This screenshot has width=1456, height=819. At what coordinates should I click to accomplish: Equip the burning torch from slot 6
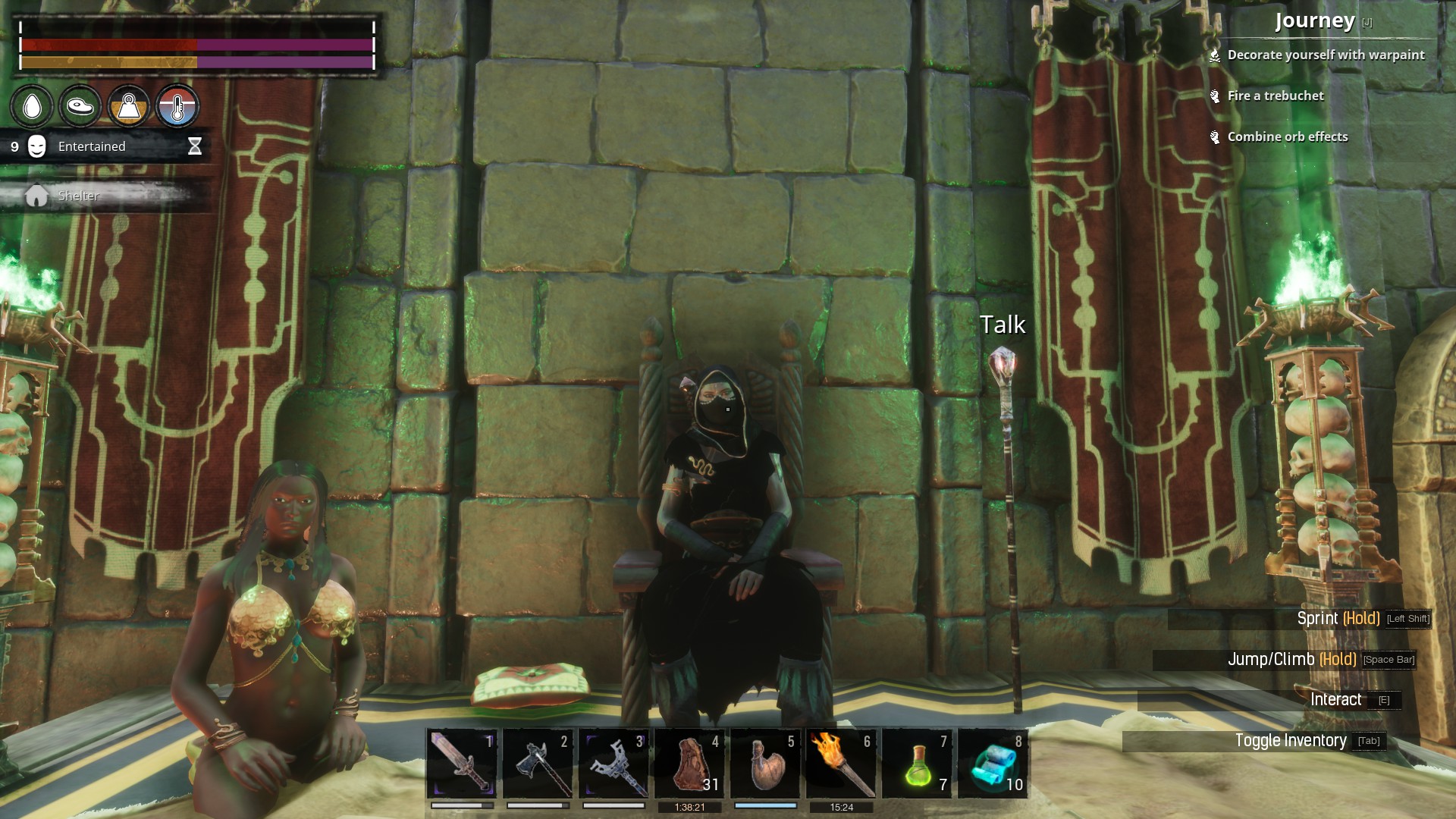[841, 764]
